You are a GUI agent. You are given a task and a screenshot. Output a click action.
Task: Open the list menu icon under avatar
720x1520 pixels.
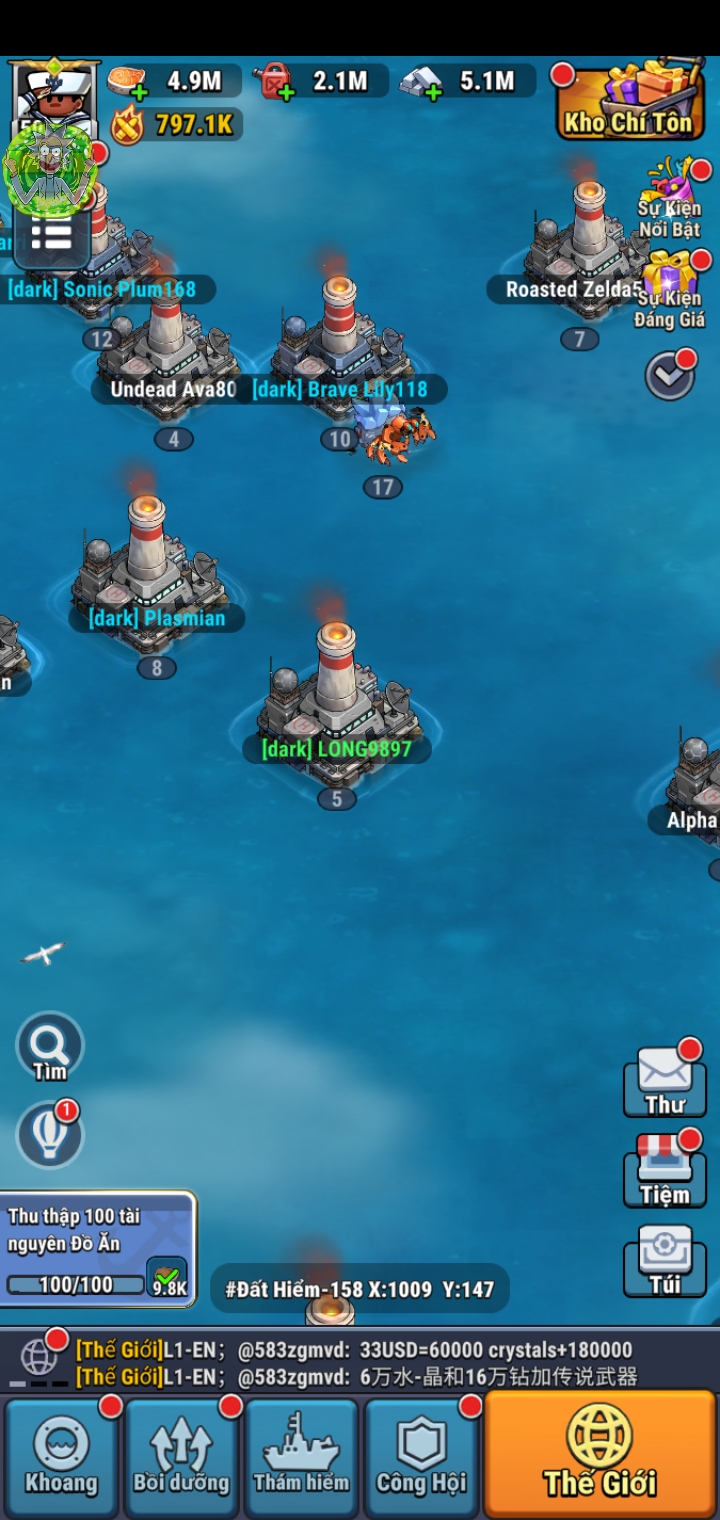tap(51, 238)
